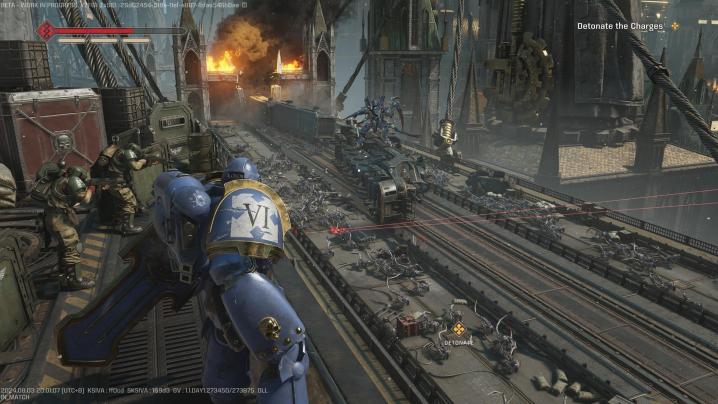Click the red emblem beside the health bar
The width and height of the screenshot is (718, 404).
(x=45, y=31)
